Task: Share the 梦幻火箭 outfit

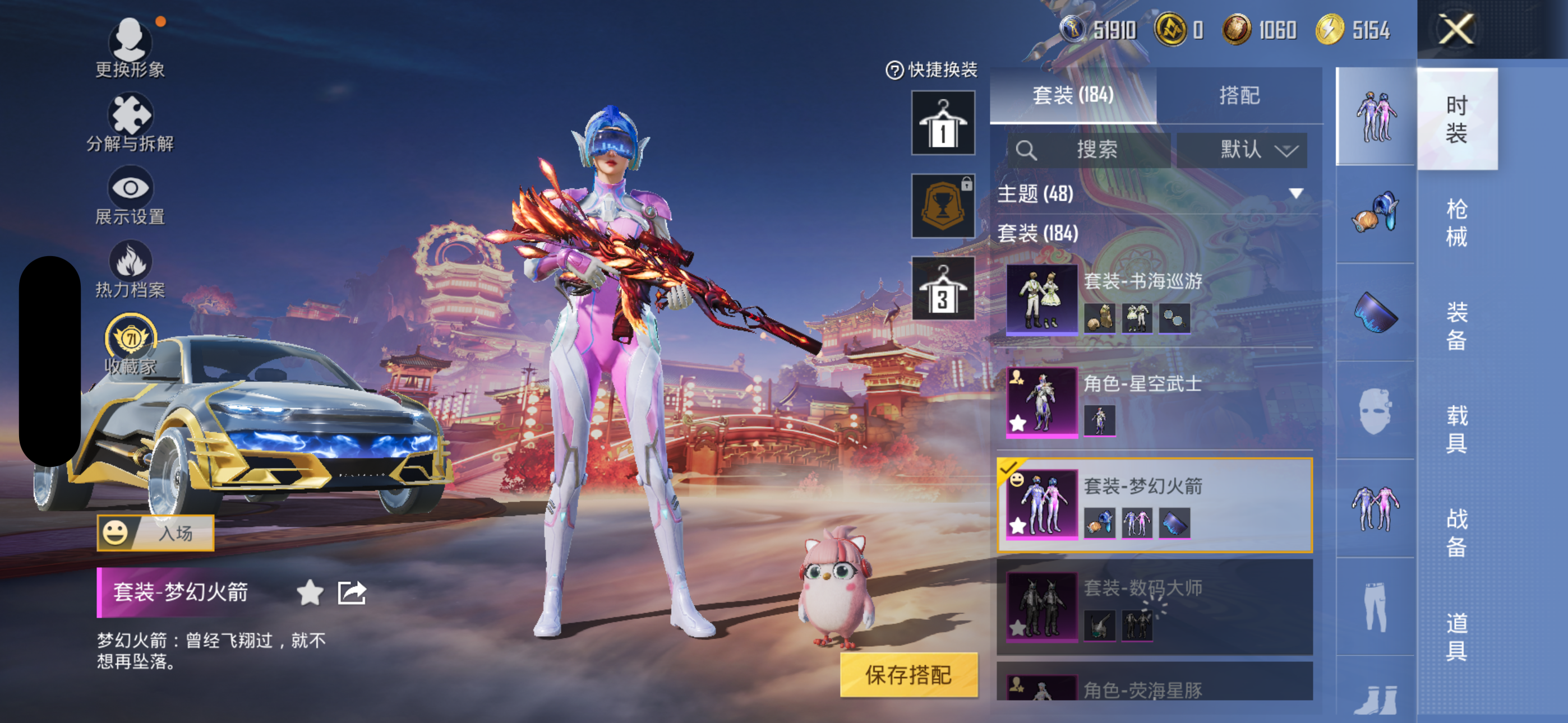Action: [x=352, y=592]
